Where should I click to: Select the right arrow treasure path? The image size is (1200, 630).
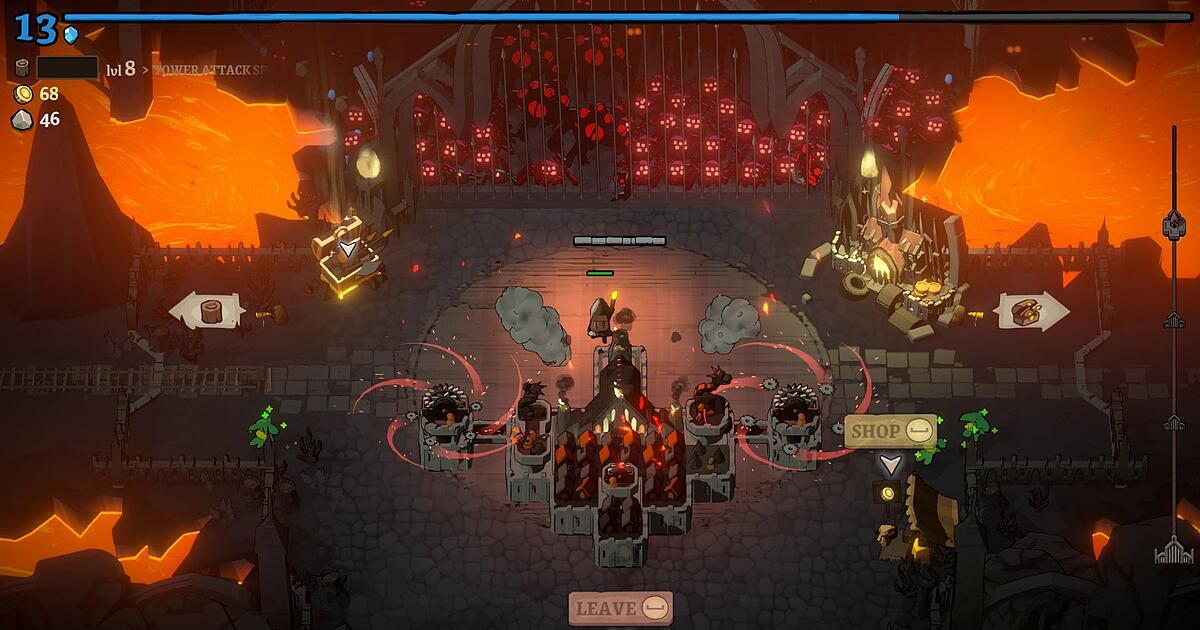(x=1032, y=312)
